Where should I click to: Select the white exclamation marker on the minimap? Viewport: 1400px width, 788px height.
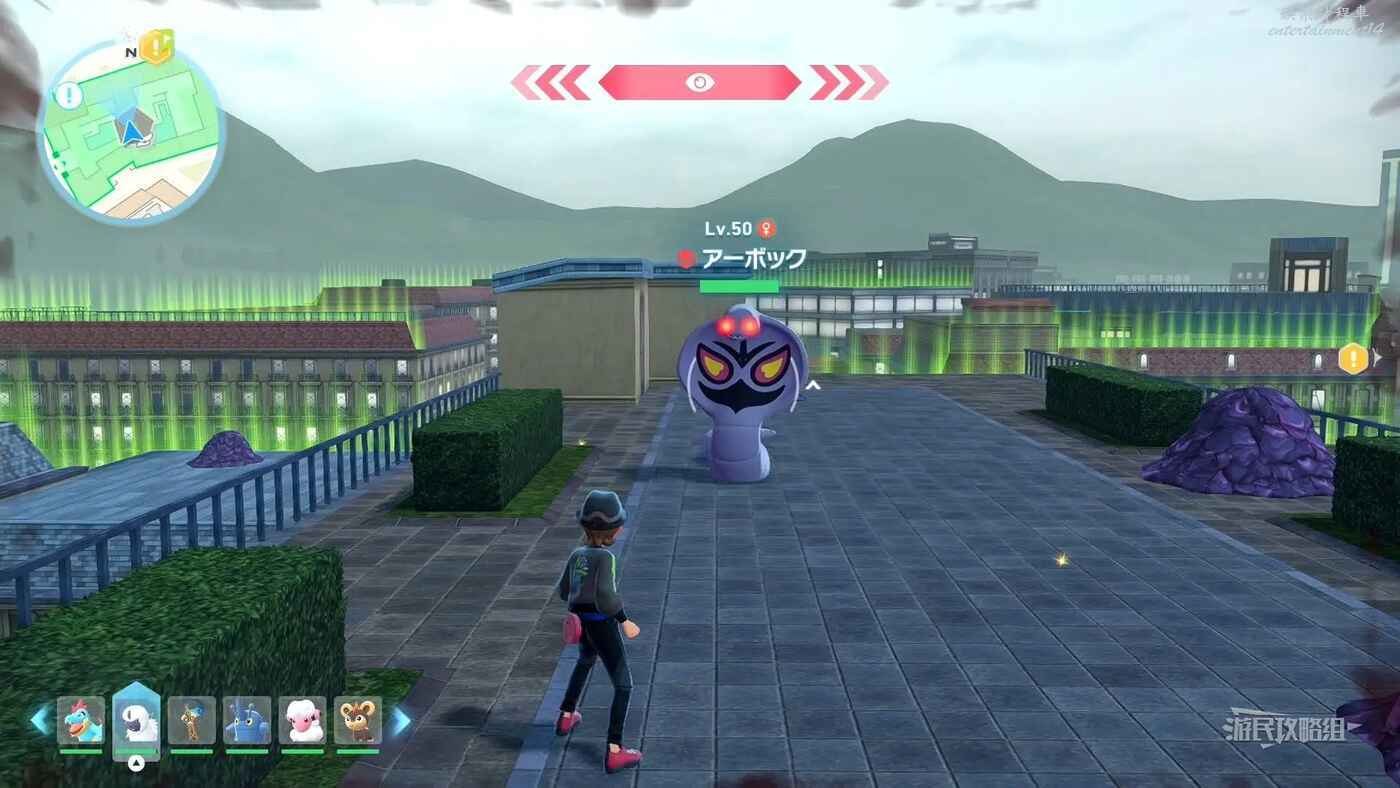(68, 96)
